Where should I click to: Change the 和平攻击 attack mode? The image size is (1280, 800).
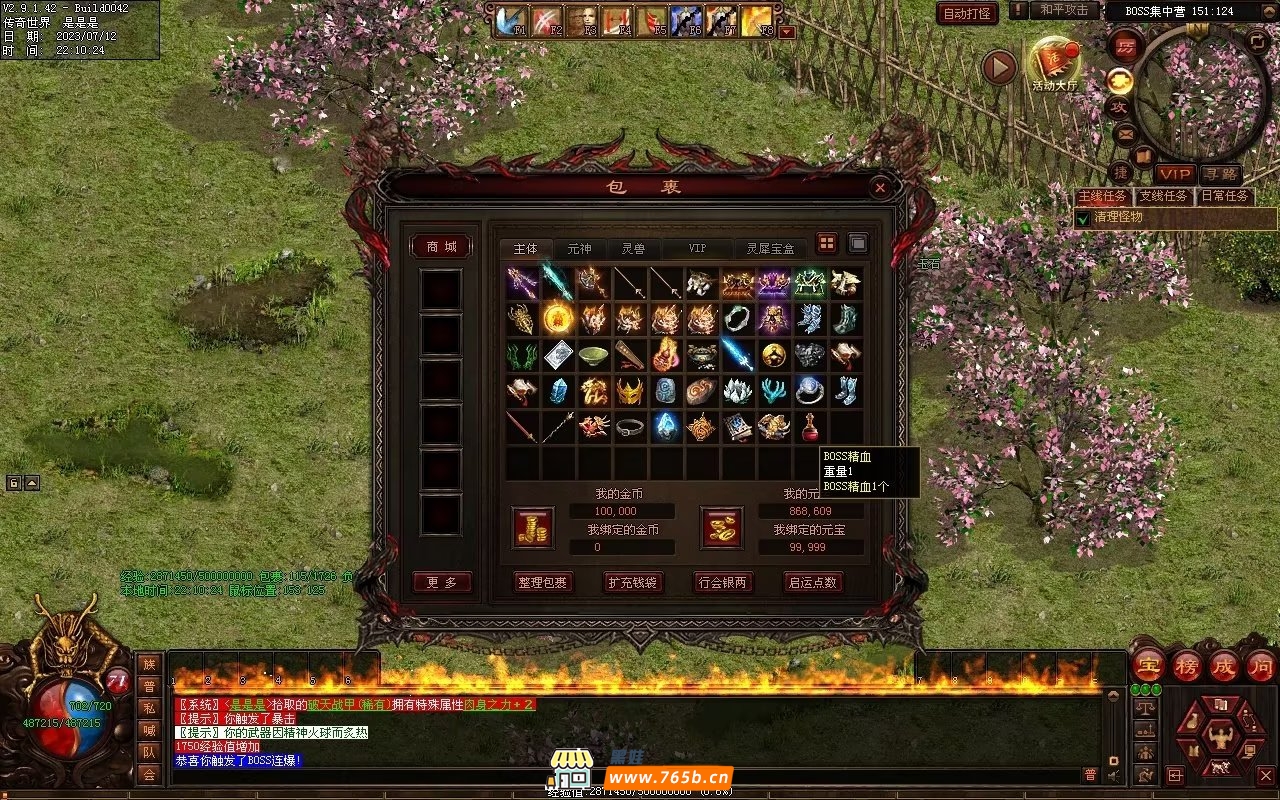click(1064, 10)
